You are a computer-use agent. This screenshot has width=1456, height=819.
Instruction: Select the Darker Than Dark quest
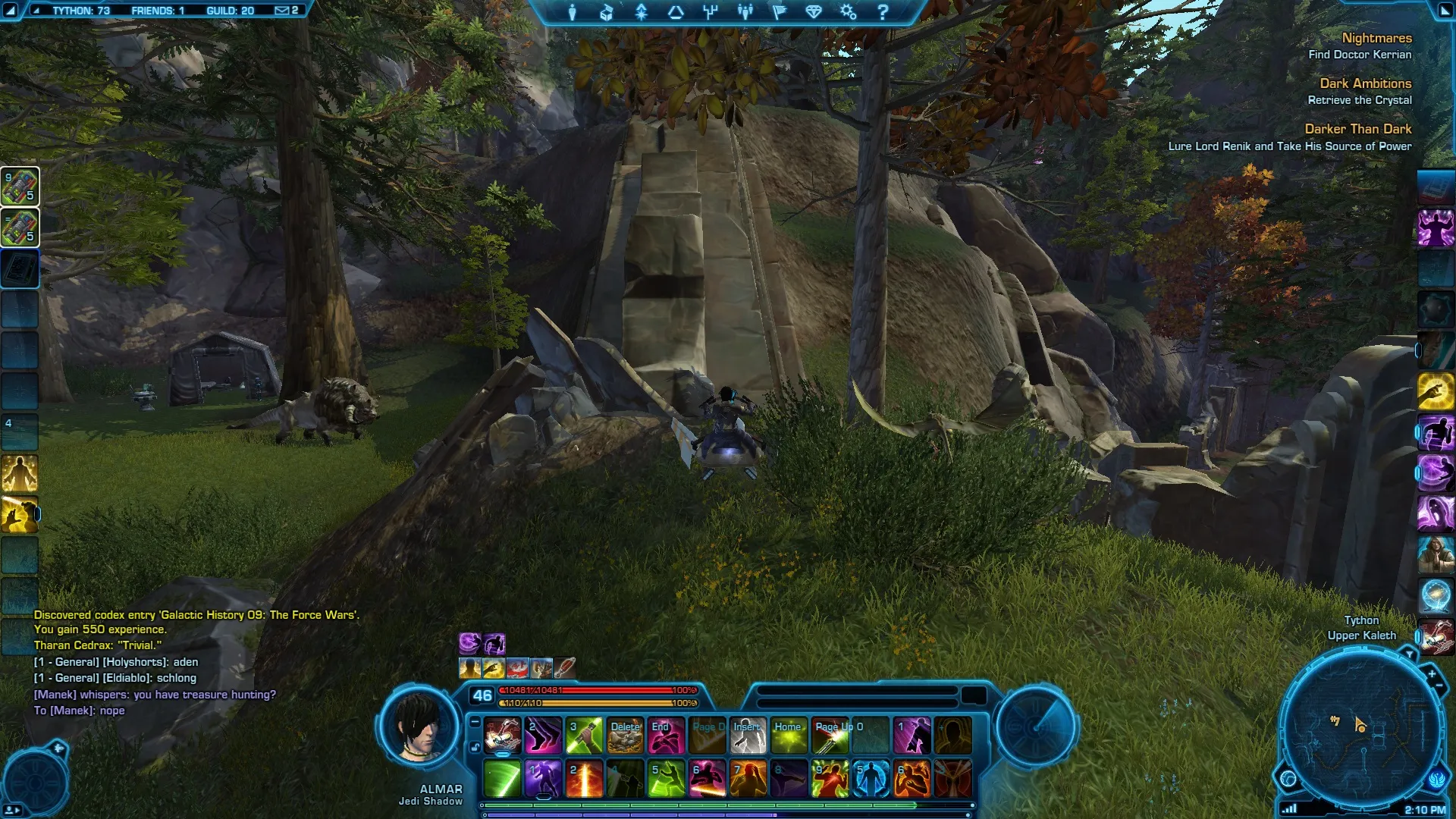(x=1357, y=129)
